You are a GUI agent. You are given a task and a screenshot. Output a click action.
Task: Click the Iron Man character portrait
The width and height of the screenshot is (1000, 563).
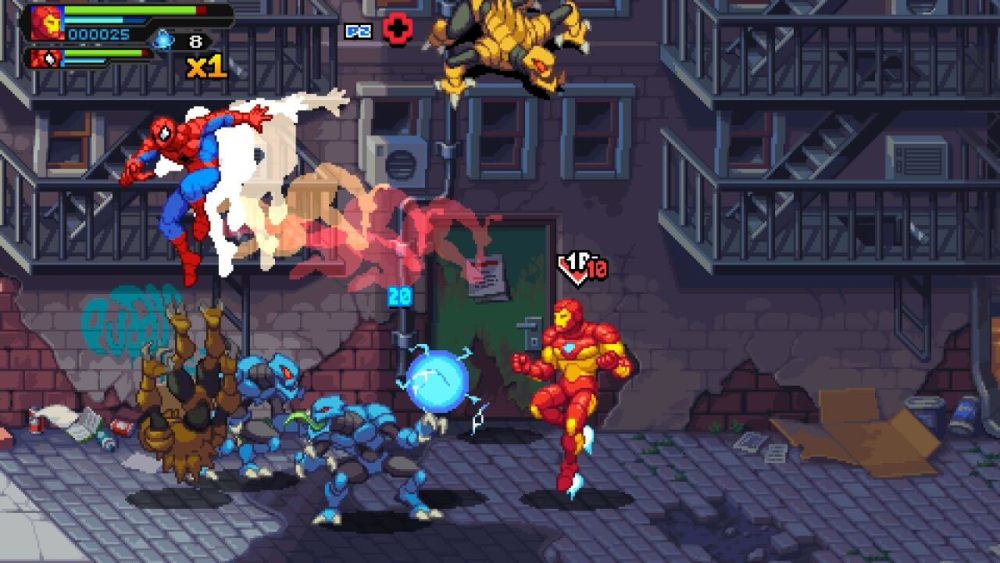pyautogui.click(x=46, y=22)
